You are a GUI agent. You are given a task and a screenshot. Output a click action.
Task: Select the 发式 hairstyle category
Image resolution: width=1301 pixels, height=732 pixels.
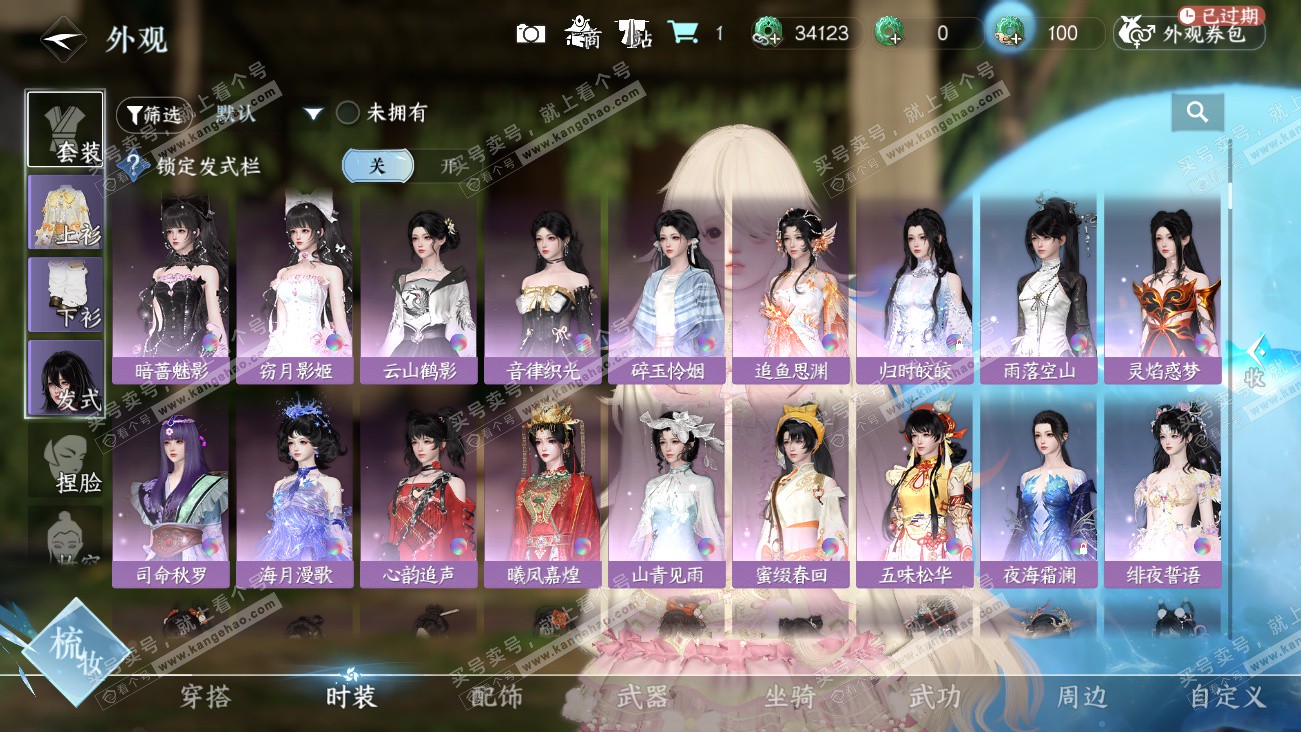(66, 378)
